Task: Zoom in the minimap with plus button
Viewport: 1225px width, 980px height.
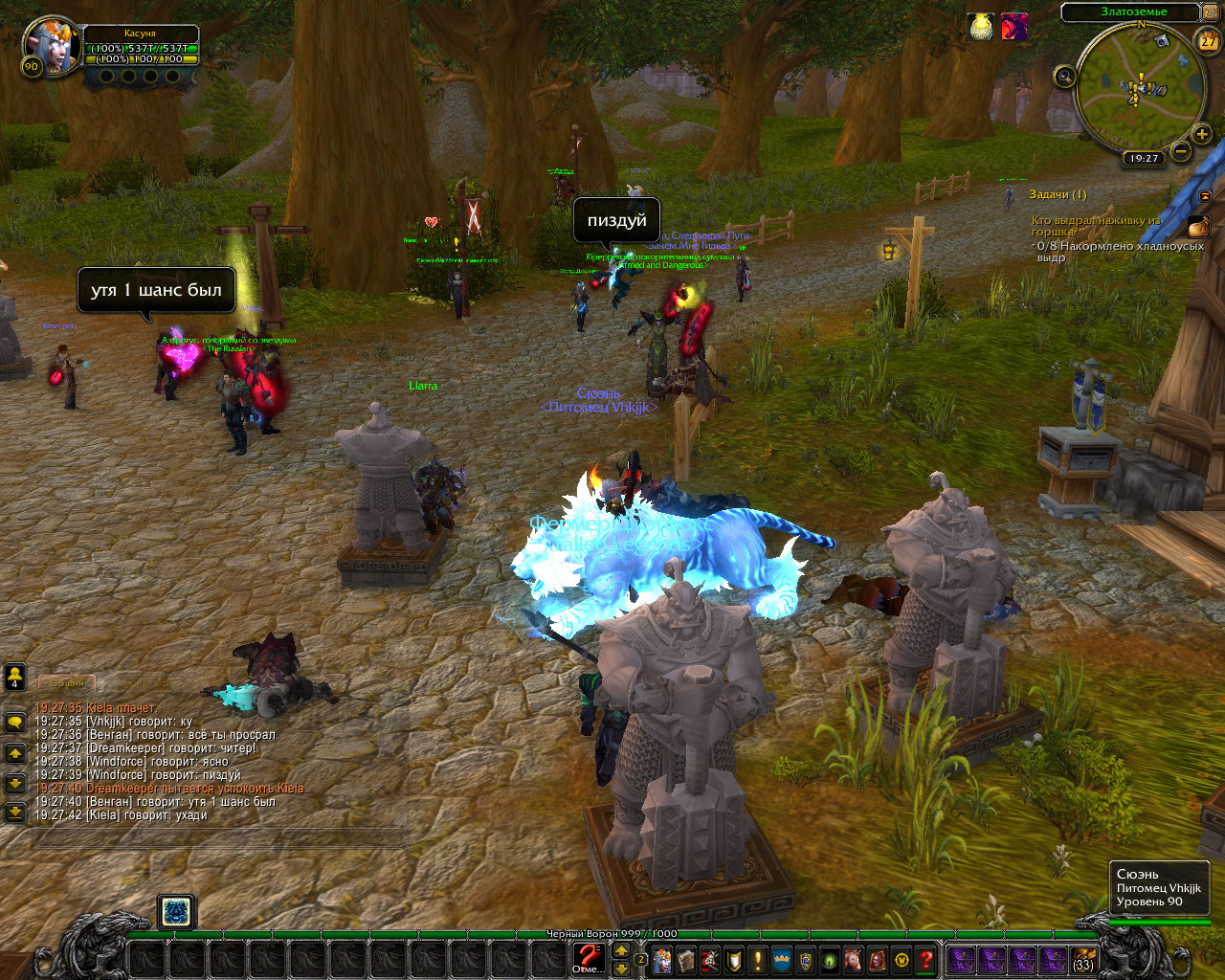Action: point(1202,135)
